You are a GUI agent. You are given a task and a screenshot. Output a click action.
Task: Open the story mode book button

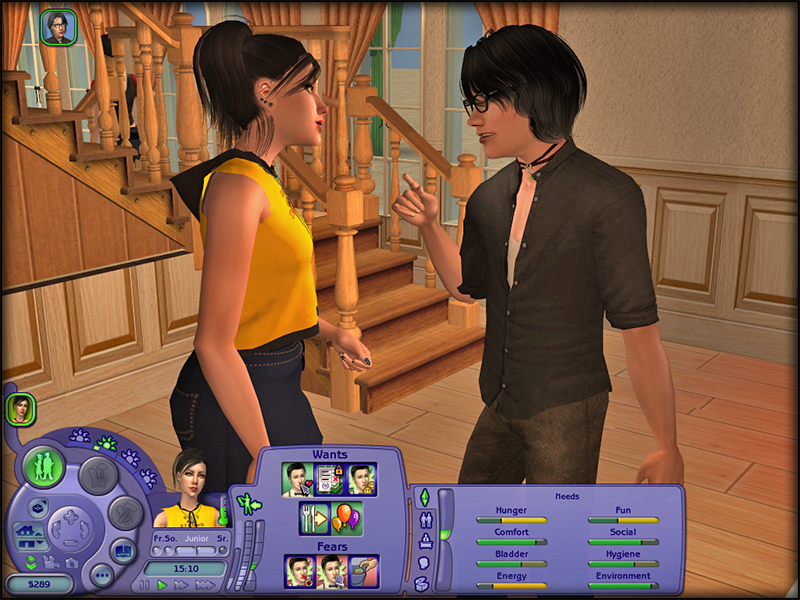(123, 551)
